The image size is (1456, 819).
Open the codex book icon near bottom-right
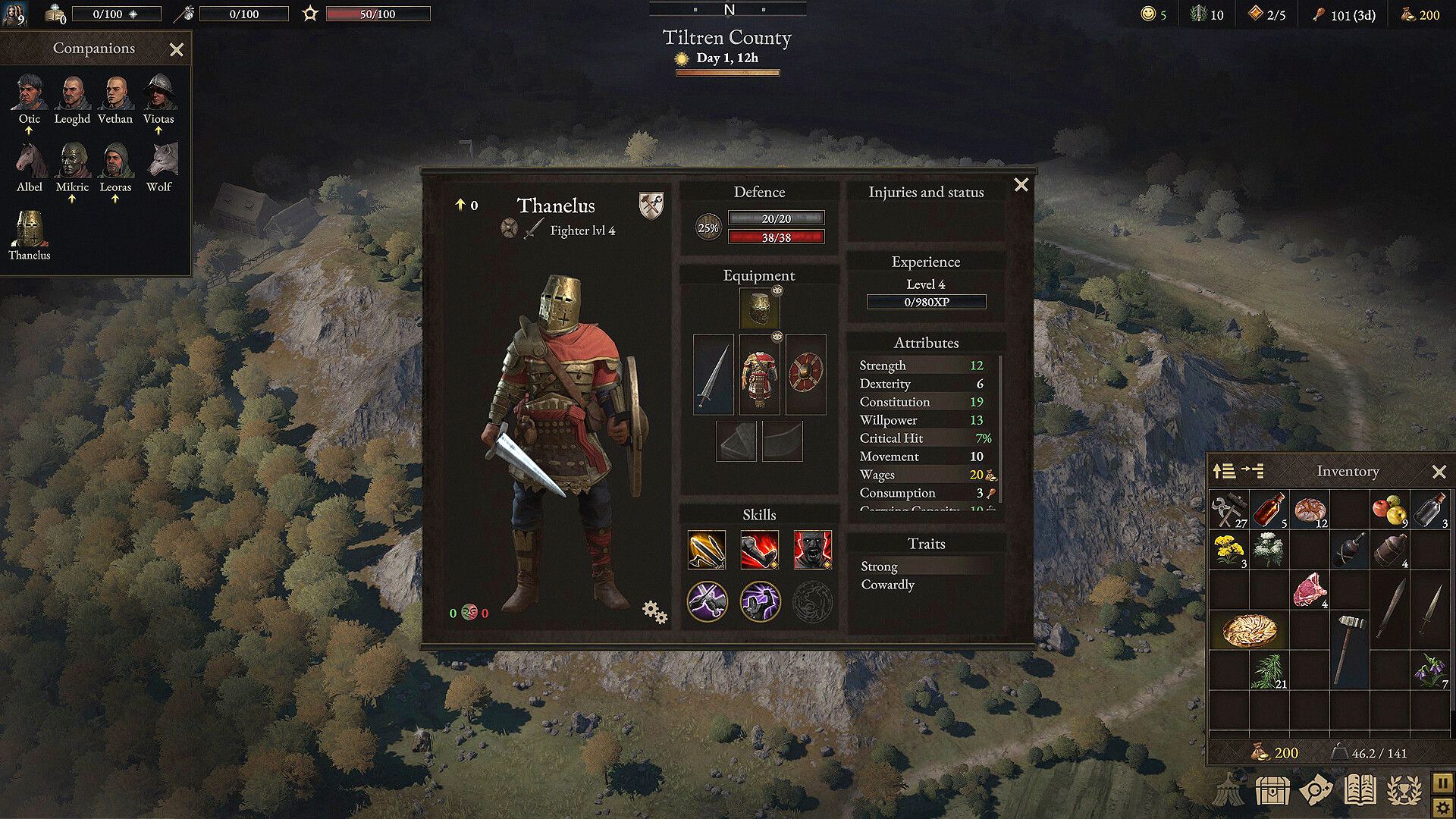(x=1361, y=789)
